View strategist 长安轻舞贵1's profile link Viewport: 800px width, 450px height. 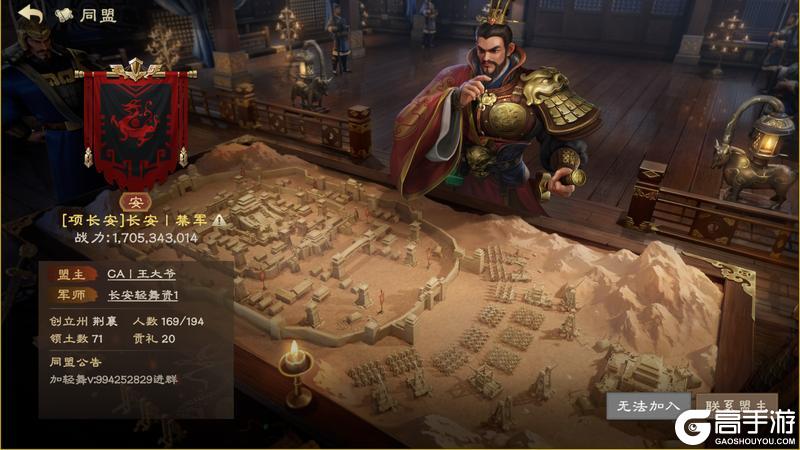pos(142,295)
